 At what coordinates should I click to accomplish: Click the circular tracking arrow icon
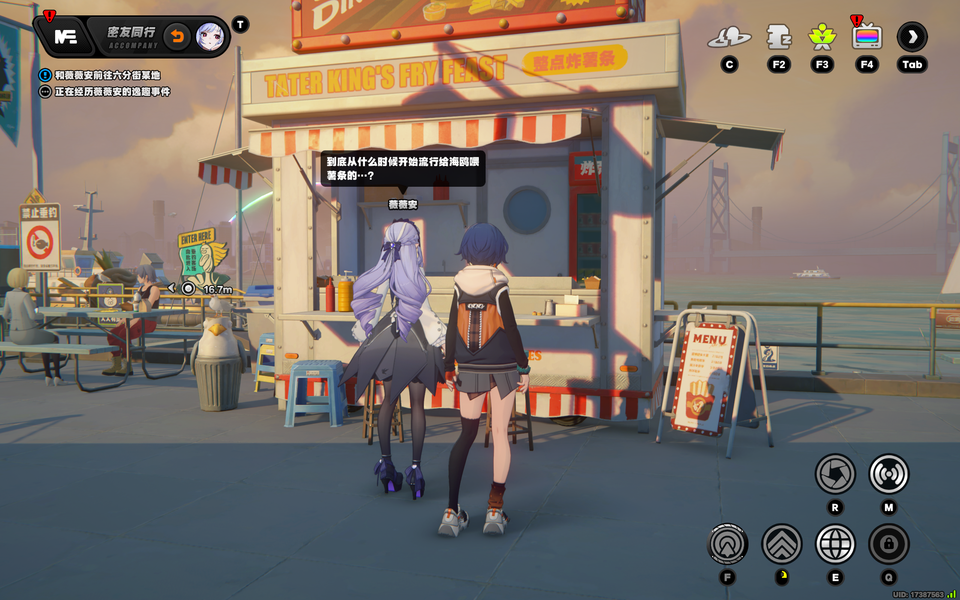pyautogui.click(x=728, y=544)
